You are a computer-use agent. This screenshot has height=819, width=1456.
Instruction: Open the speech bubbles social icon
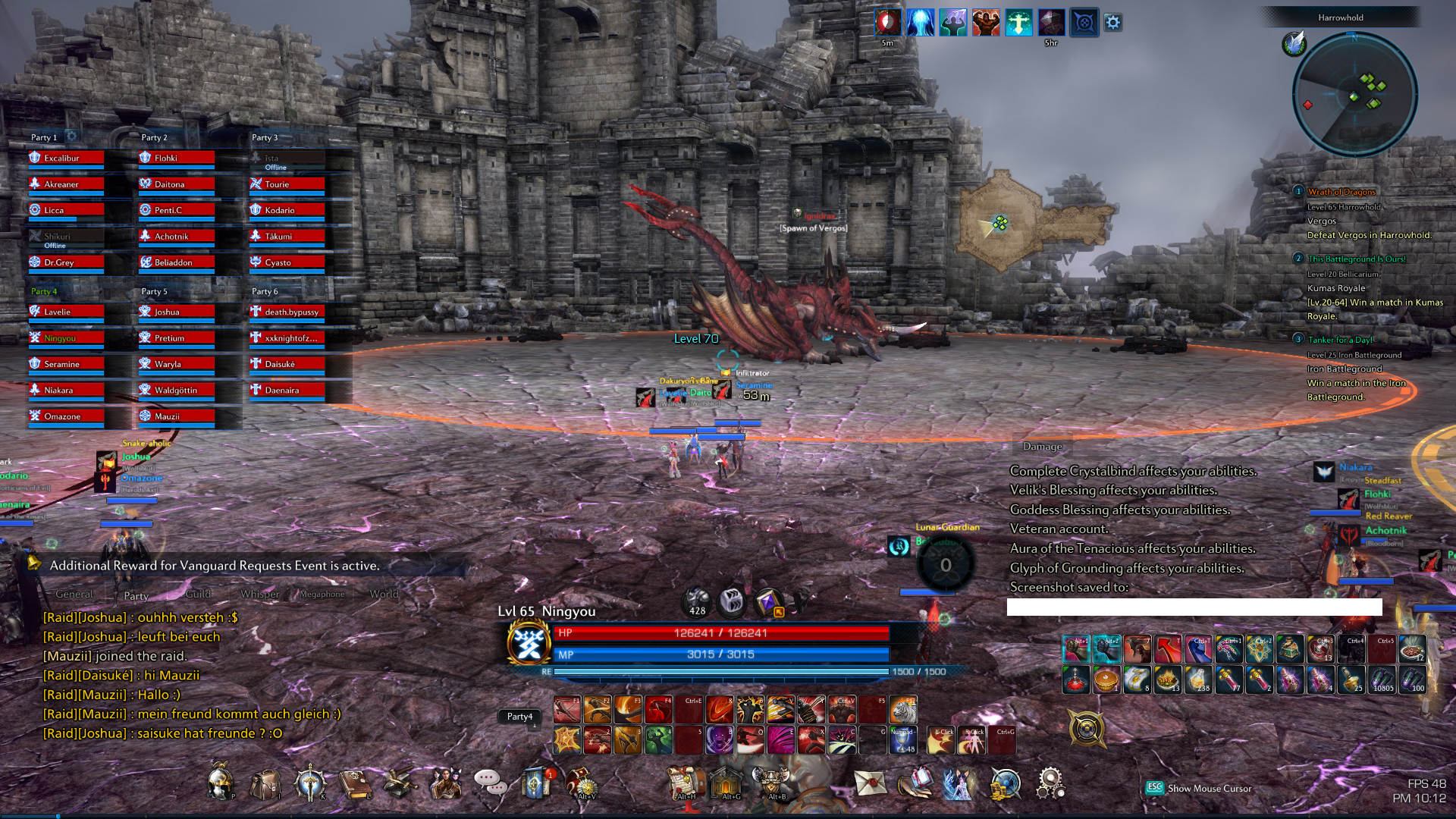[490, 783]
